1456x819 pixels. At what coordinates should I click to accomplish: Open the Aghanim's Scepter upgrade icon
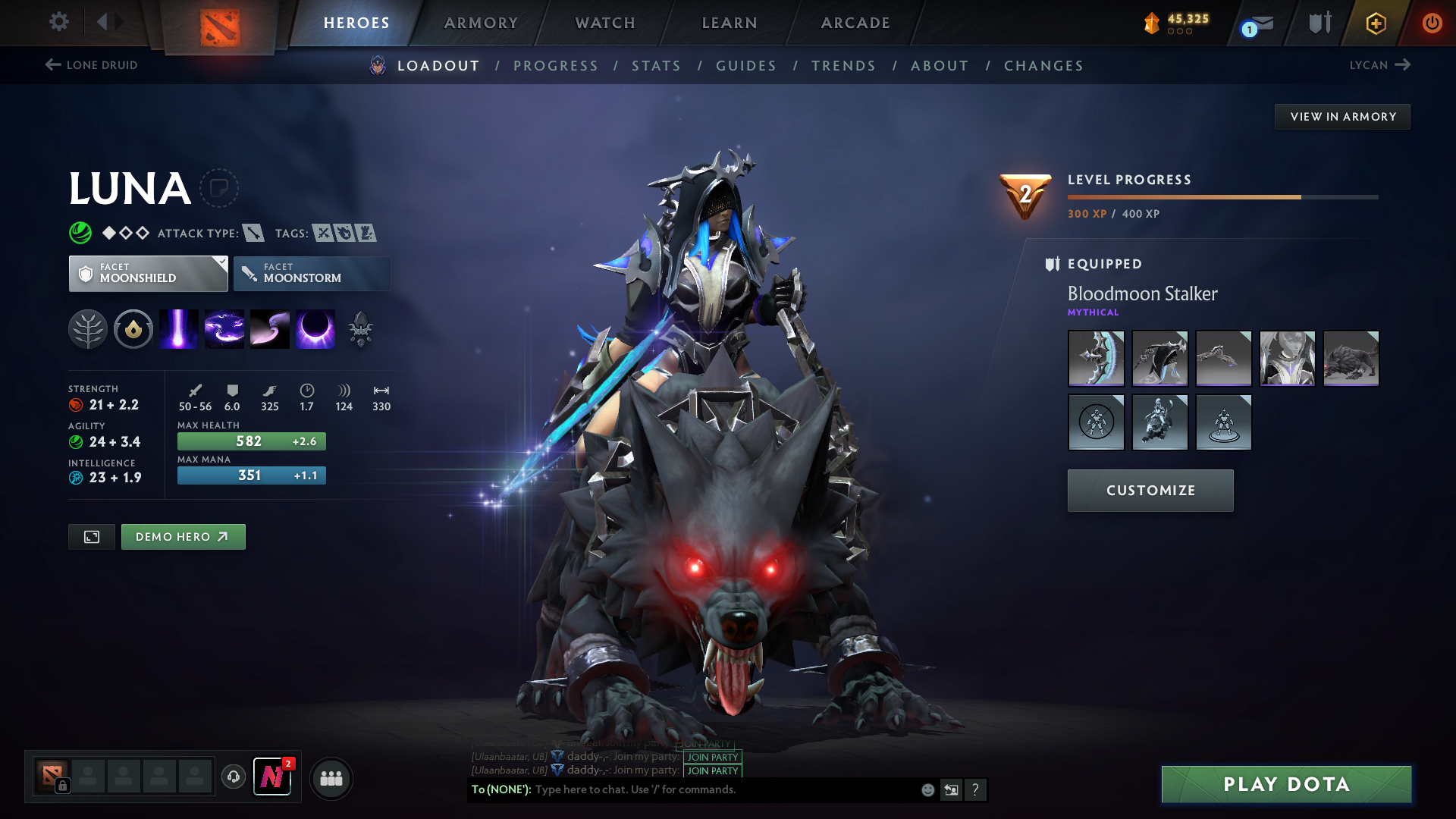pos(362,328)
